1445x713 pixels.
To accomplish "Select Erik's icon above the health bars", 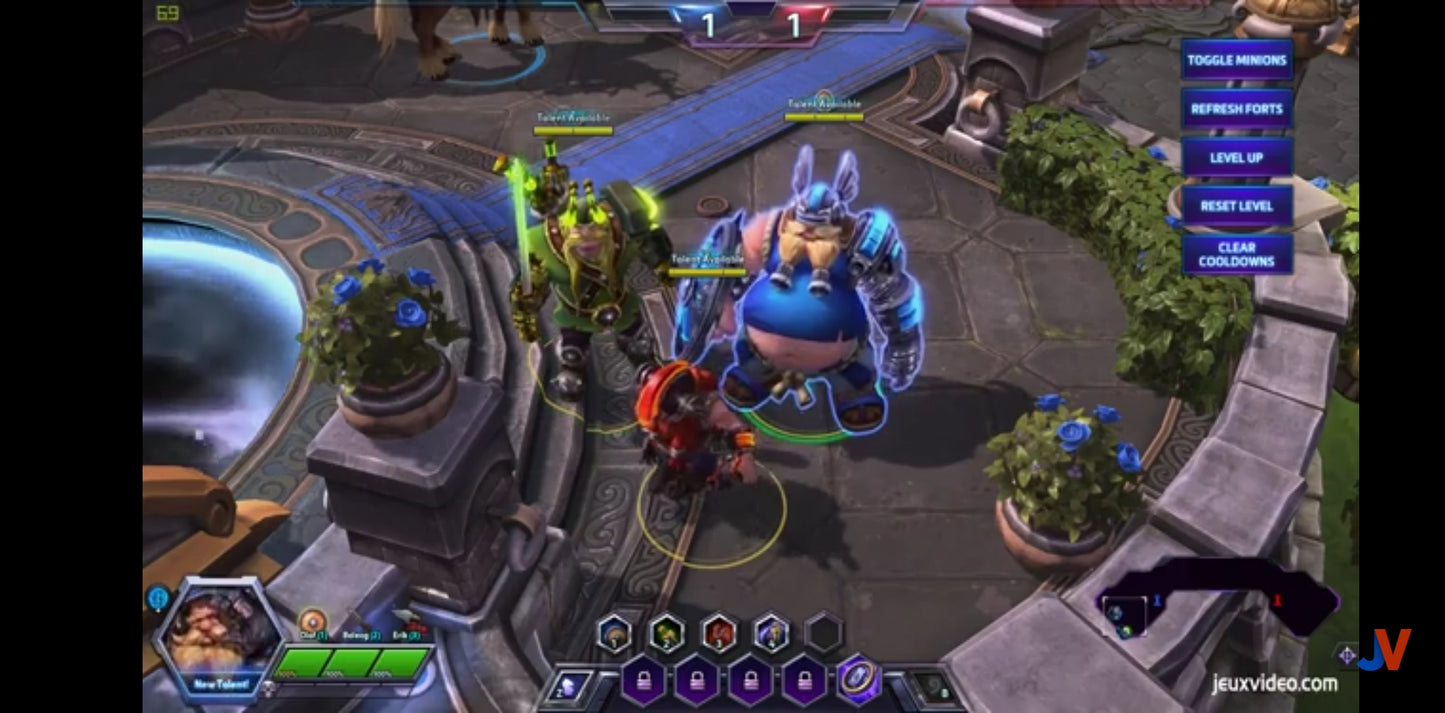I will [405, 621].
